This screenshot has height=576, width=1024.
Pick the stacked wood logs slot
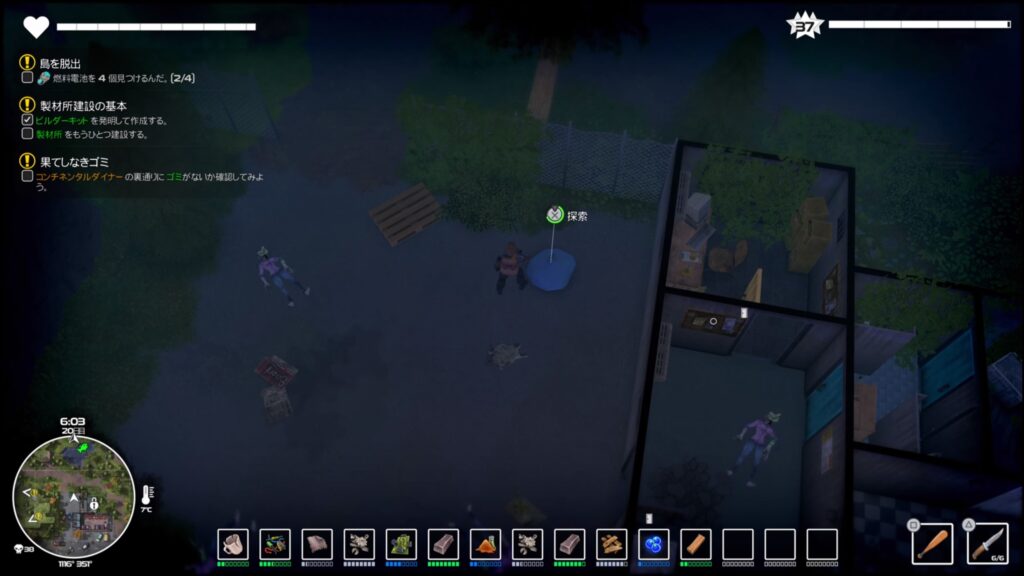pos(612,544)
